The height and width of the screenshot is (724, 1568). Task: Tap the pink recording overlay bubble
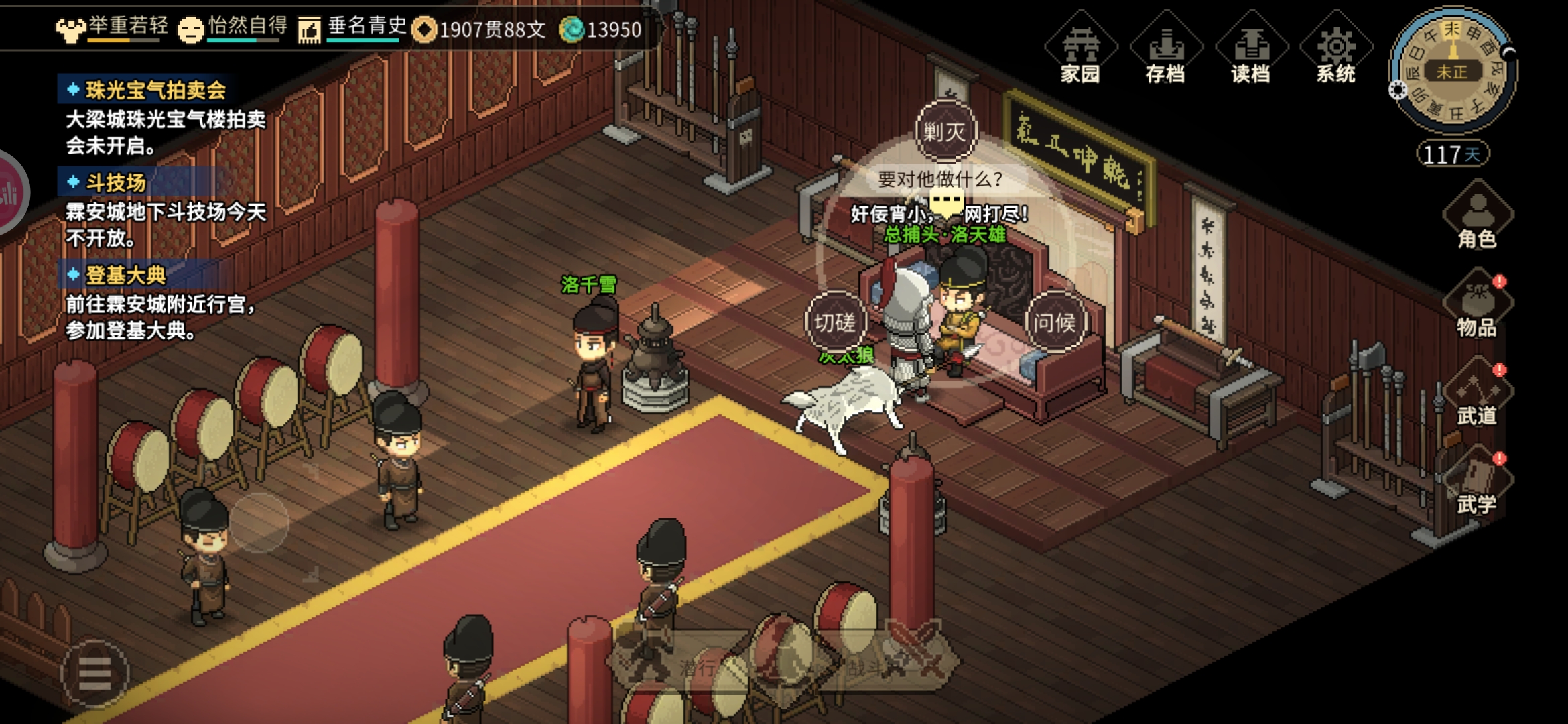coord(9,192)
